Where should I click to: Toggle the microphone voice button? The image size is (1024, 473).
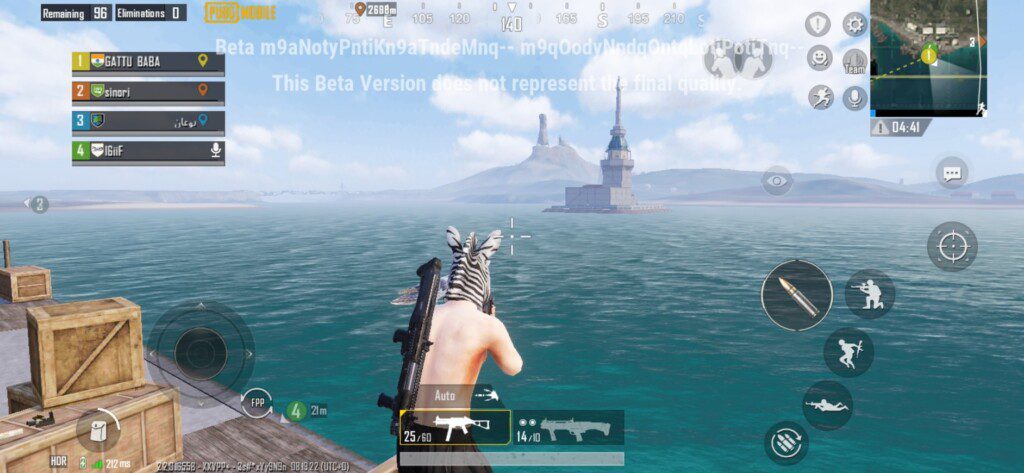click(854, 97)
